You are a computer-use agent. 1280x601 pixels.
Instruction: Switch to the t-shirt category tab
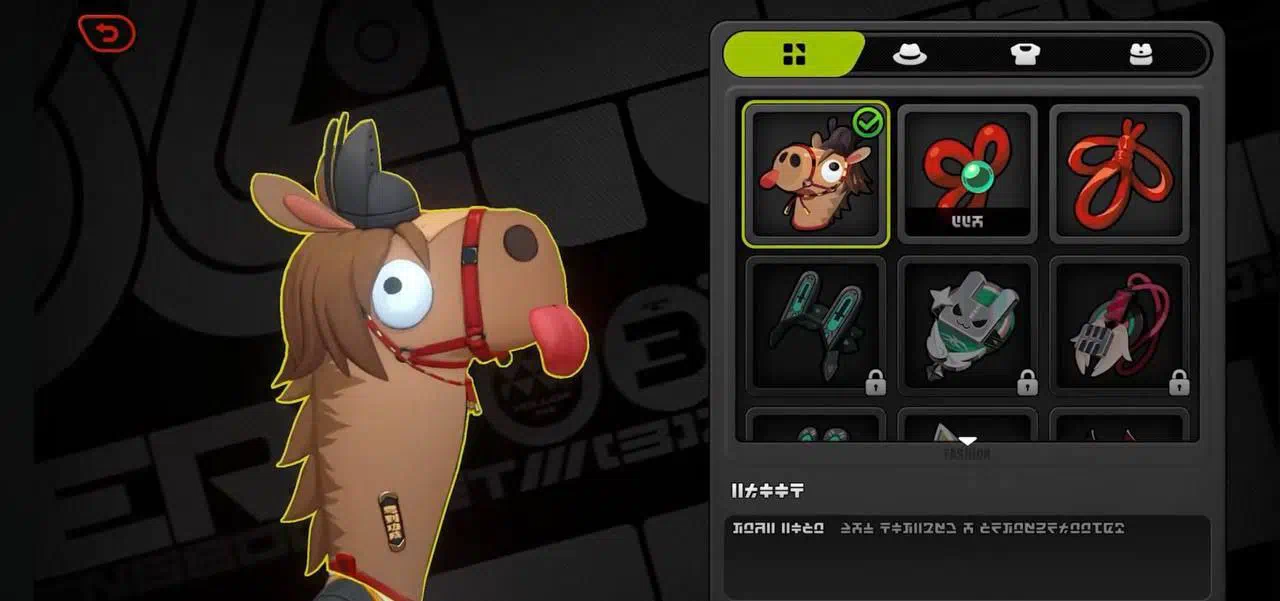click(1025, 55)
